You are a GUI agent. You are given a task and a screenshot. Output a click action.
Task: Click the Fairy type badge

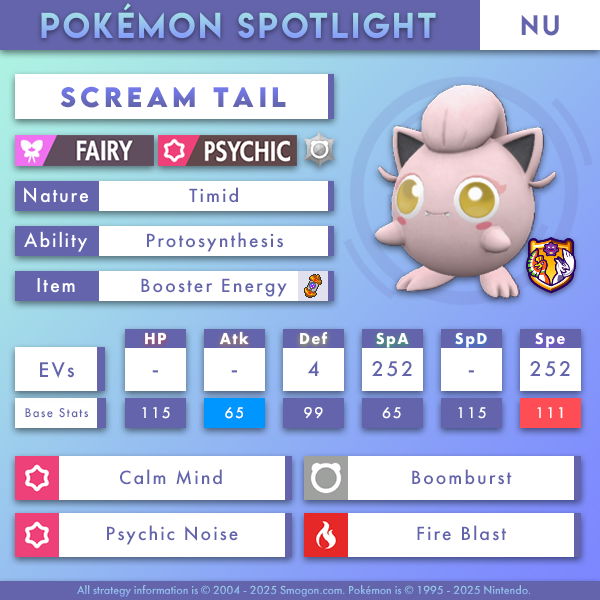[x=86, y=151]
